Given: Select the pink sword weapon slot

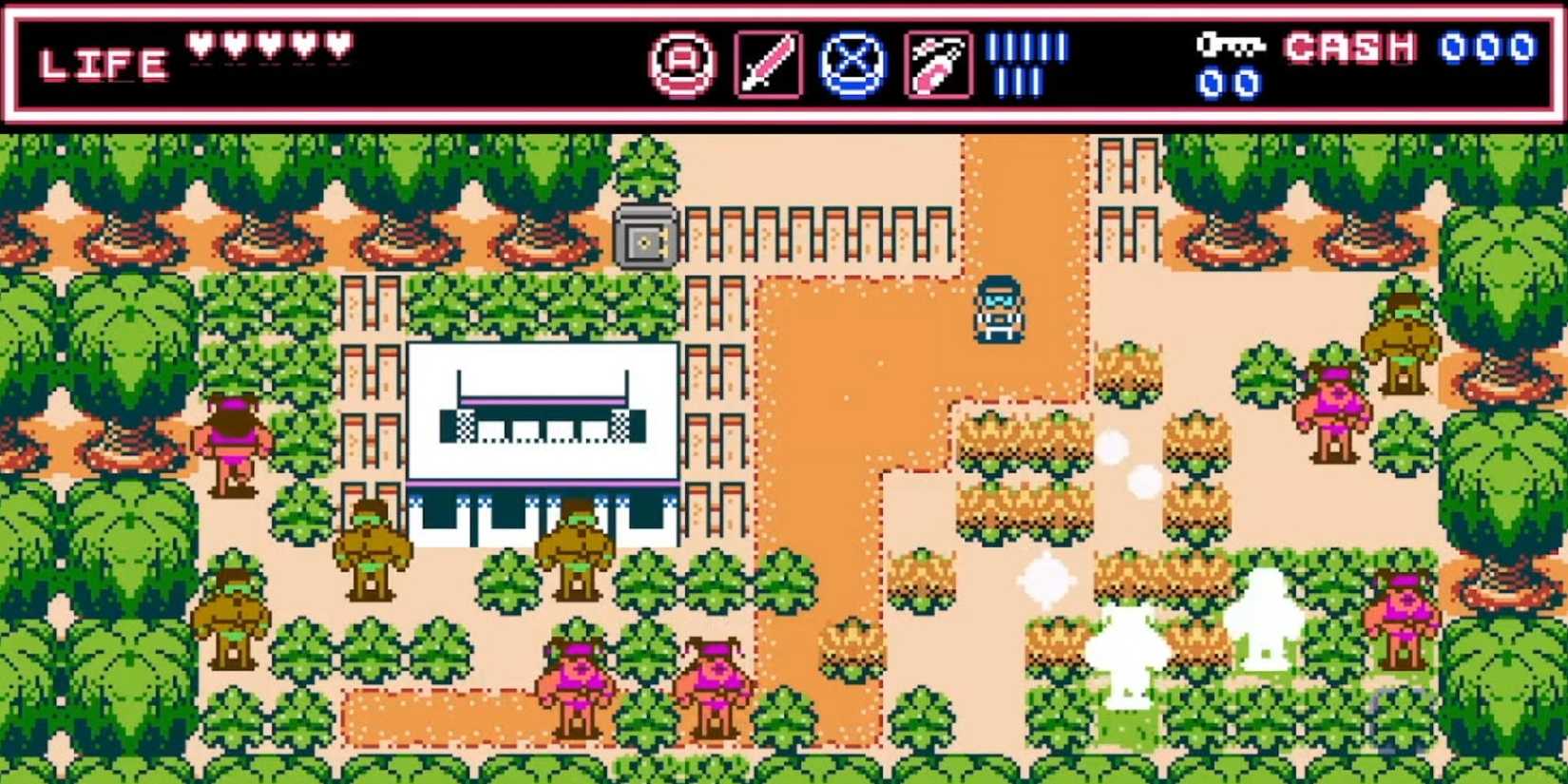Looking at the screenshot, I should [768, 65].
